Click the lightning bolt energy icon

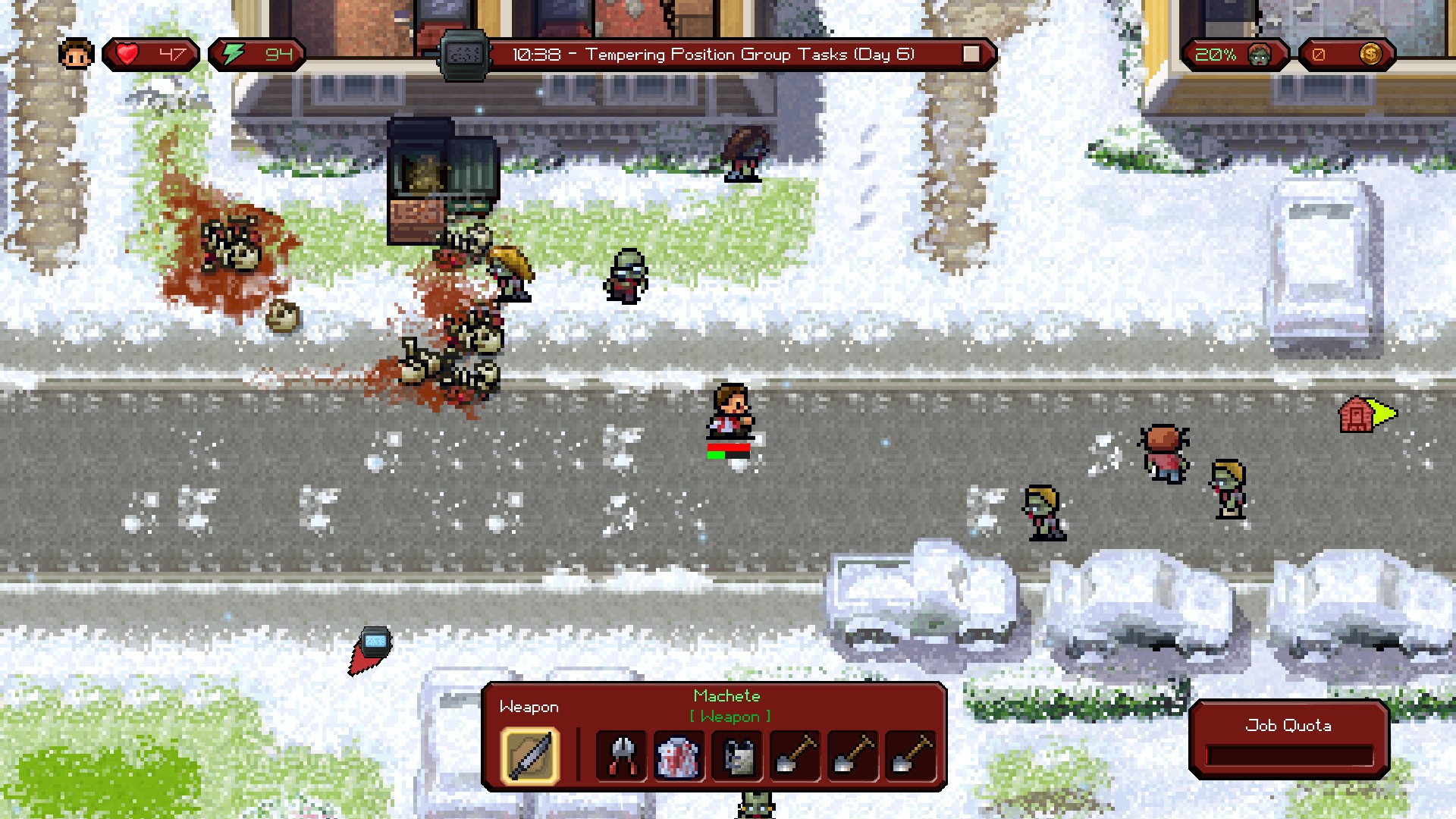pyautogui.click(x=234, y=53)
